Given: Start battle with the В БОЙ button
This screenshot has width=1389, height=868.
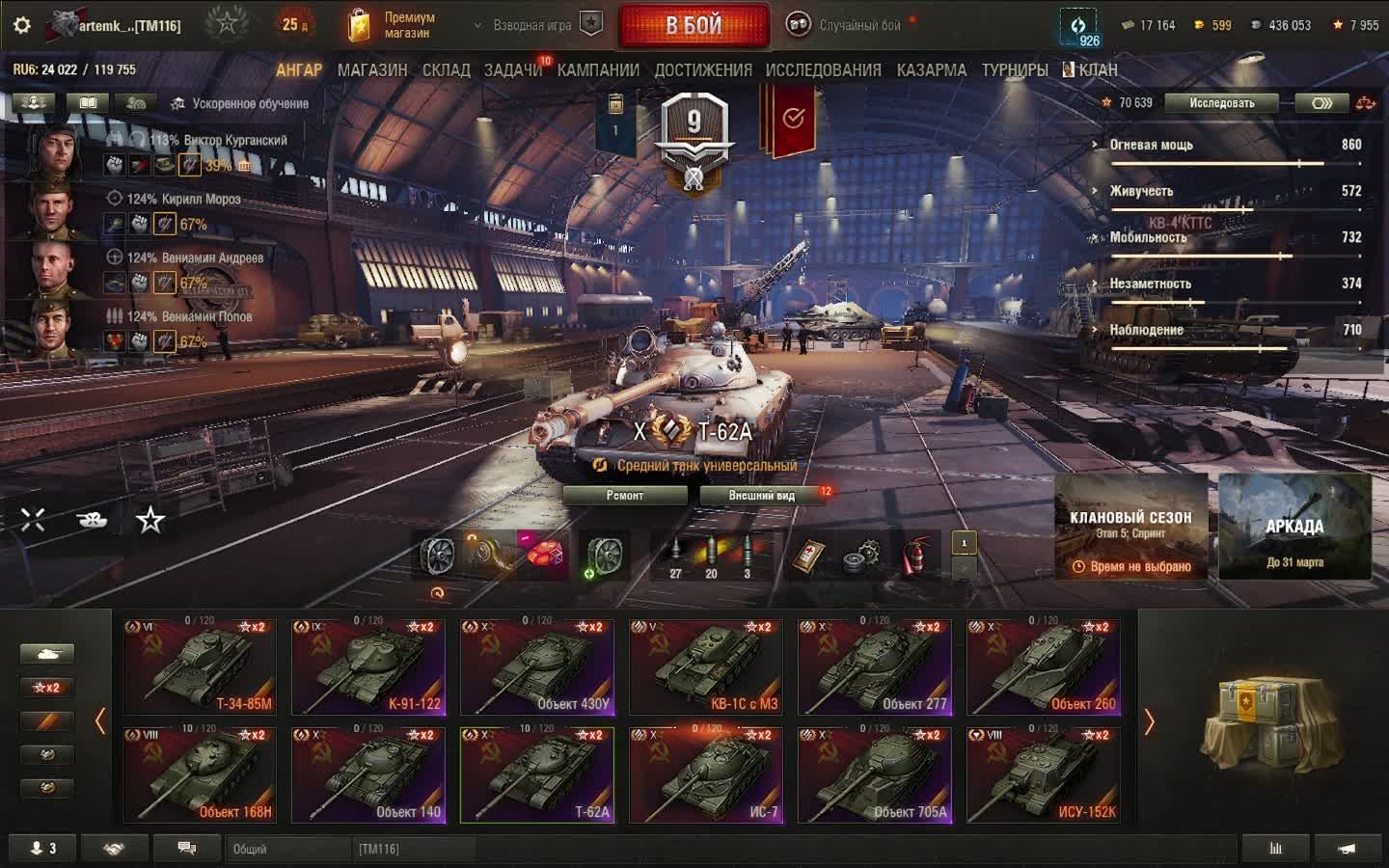Looking at the screenshot, I should click(694, 25).
